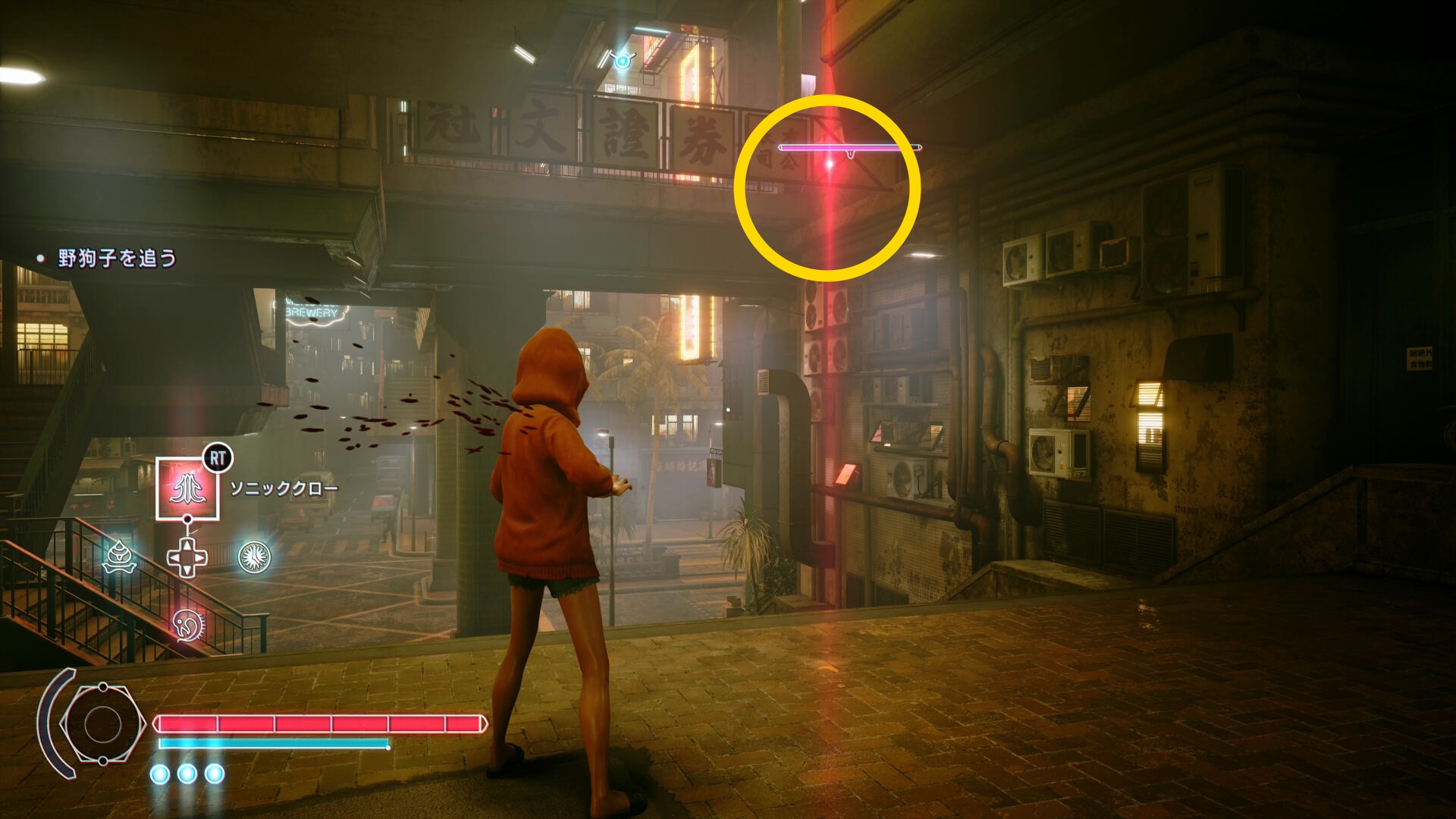
Task: Select the circular character emblem beside the health bar
Action: coord(102,724)
